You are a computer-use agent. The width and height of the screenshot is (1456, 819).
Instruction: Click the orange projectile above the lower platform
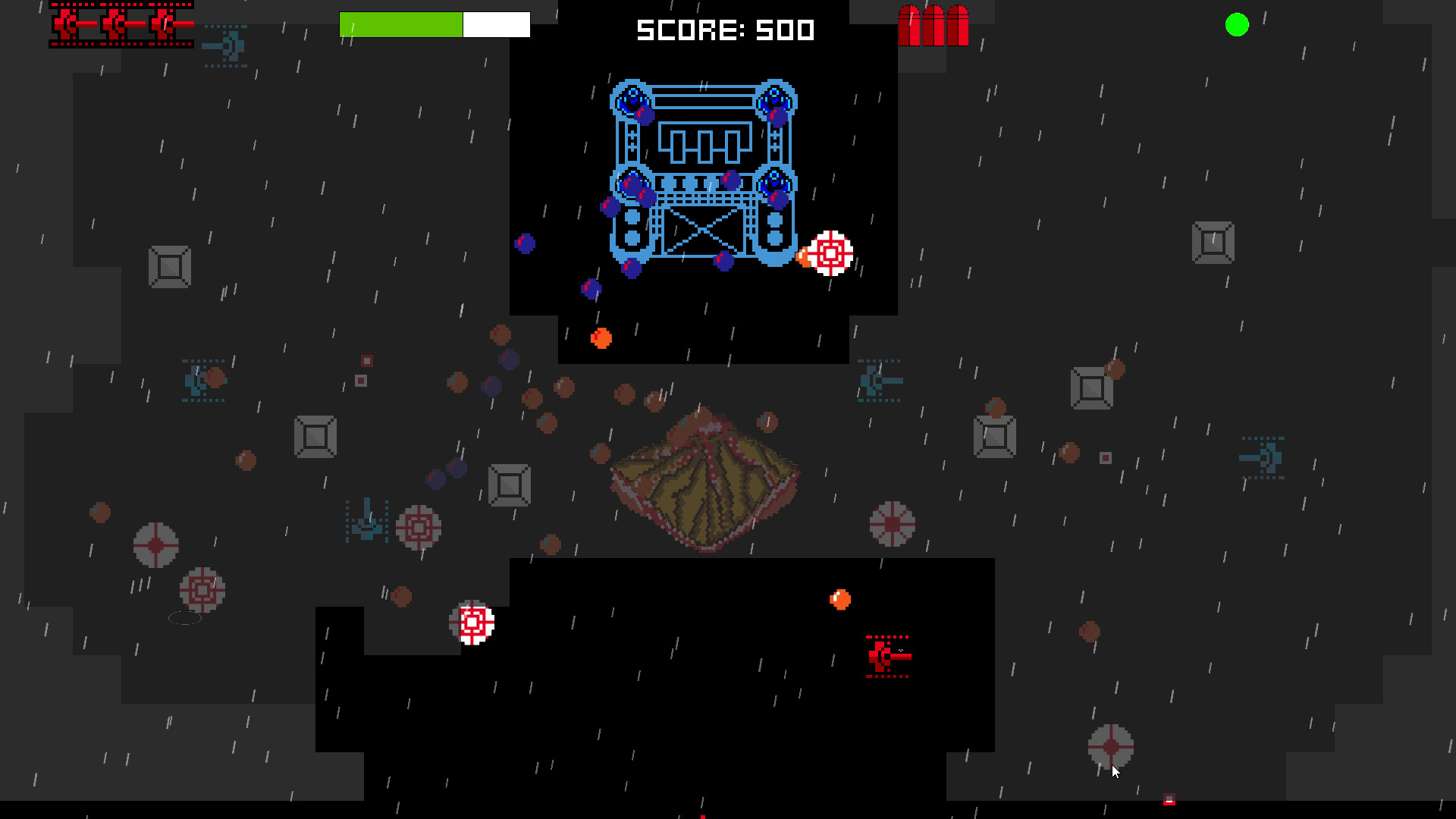[838, 598]
